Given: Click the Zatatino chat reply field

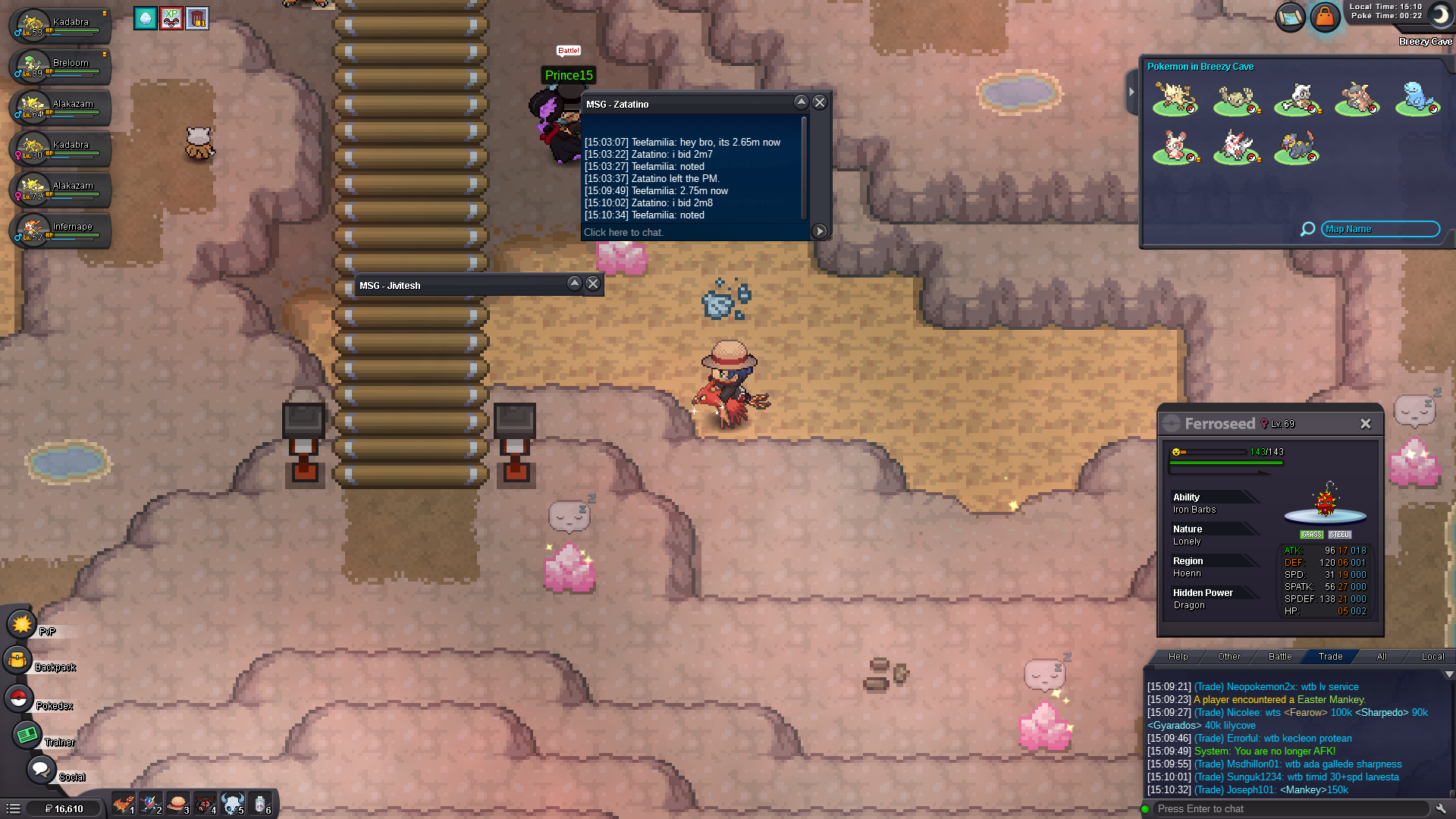Looking at the screenshot, I should [694, 233].
